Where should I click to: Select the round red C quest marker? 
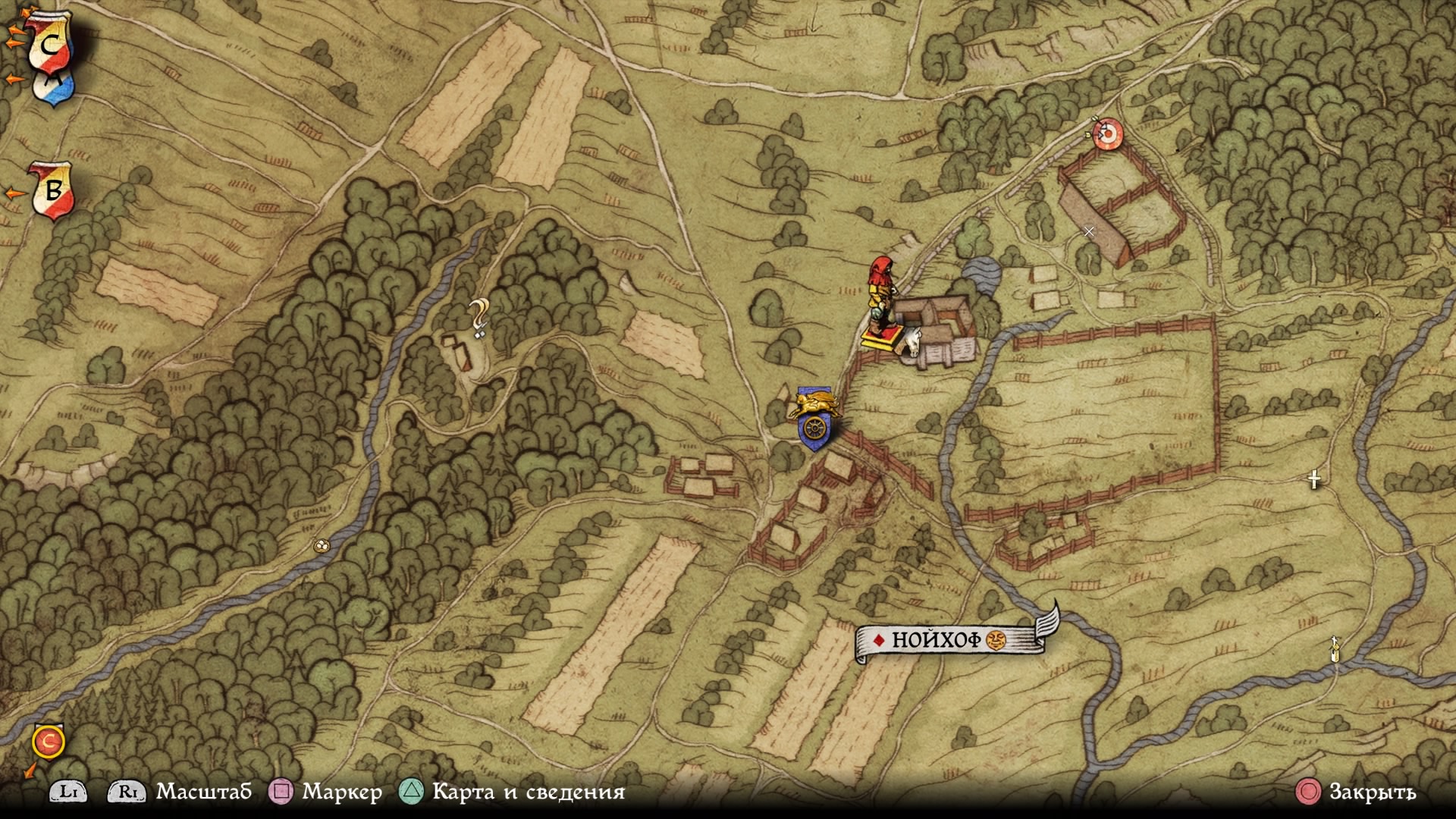(49, 741)
